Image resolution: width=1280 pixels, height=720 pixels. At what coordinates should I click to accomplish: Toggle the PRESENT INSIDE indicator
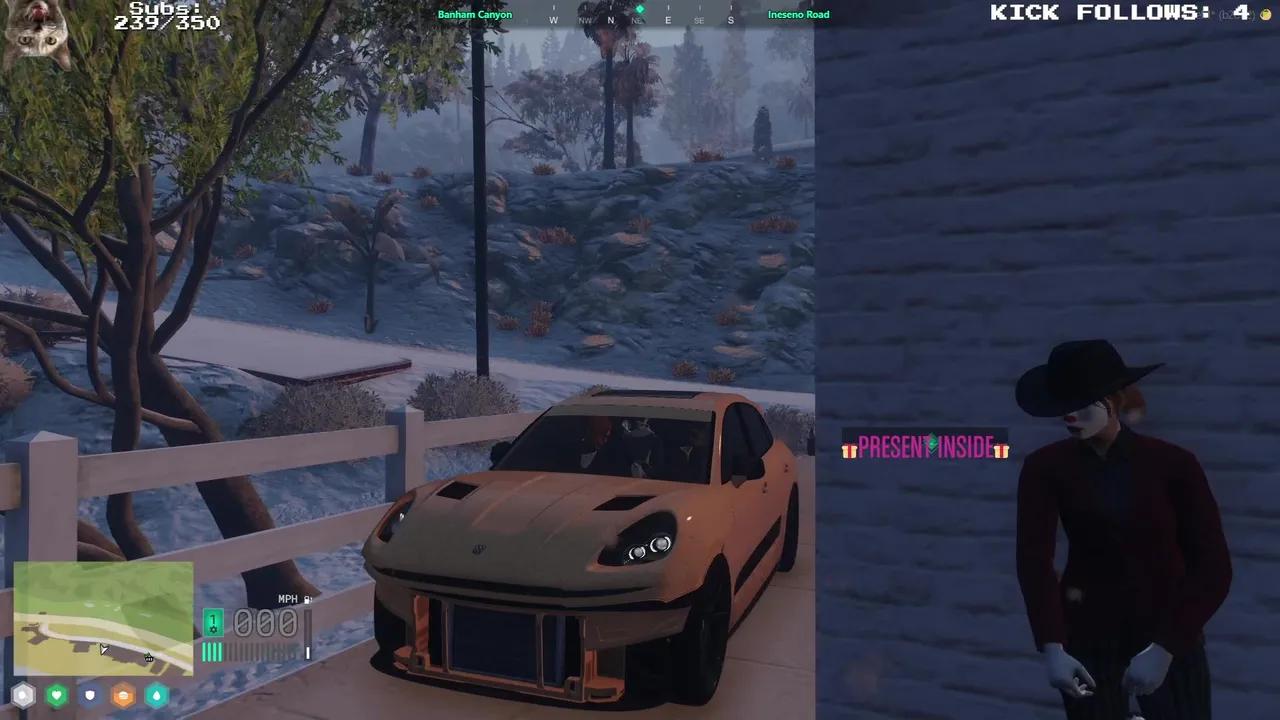click(x=925, y=448)
